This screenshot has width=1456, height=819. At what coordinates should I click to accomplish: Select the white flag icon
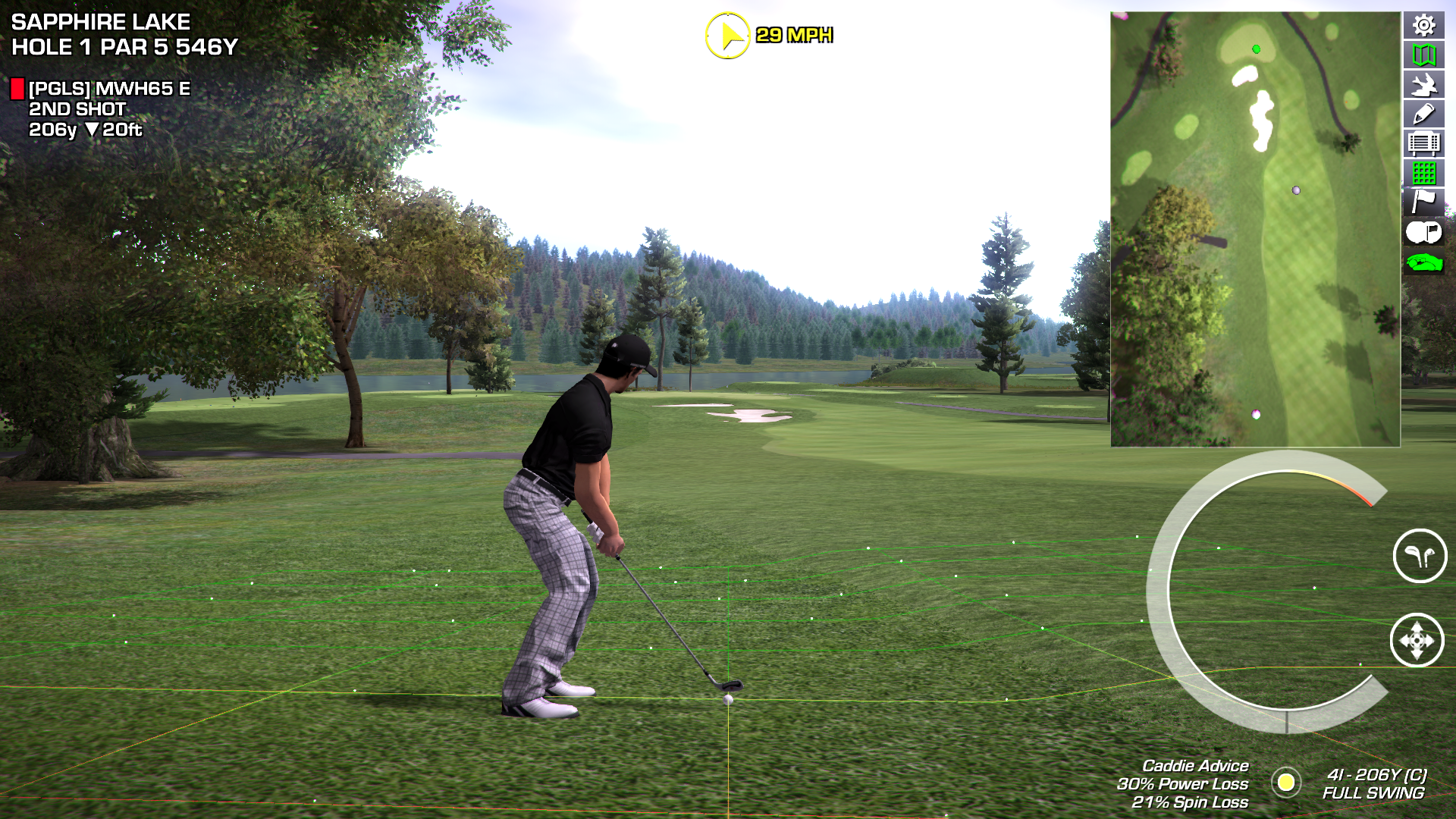click(1423, 202)
